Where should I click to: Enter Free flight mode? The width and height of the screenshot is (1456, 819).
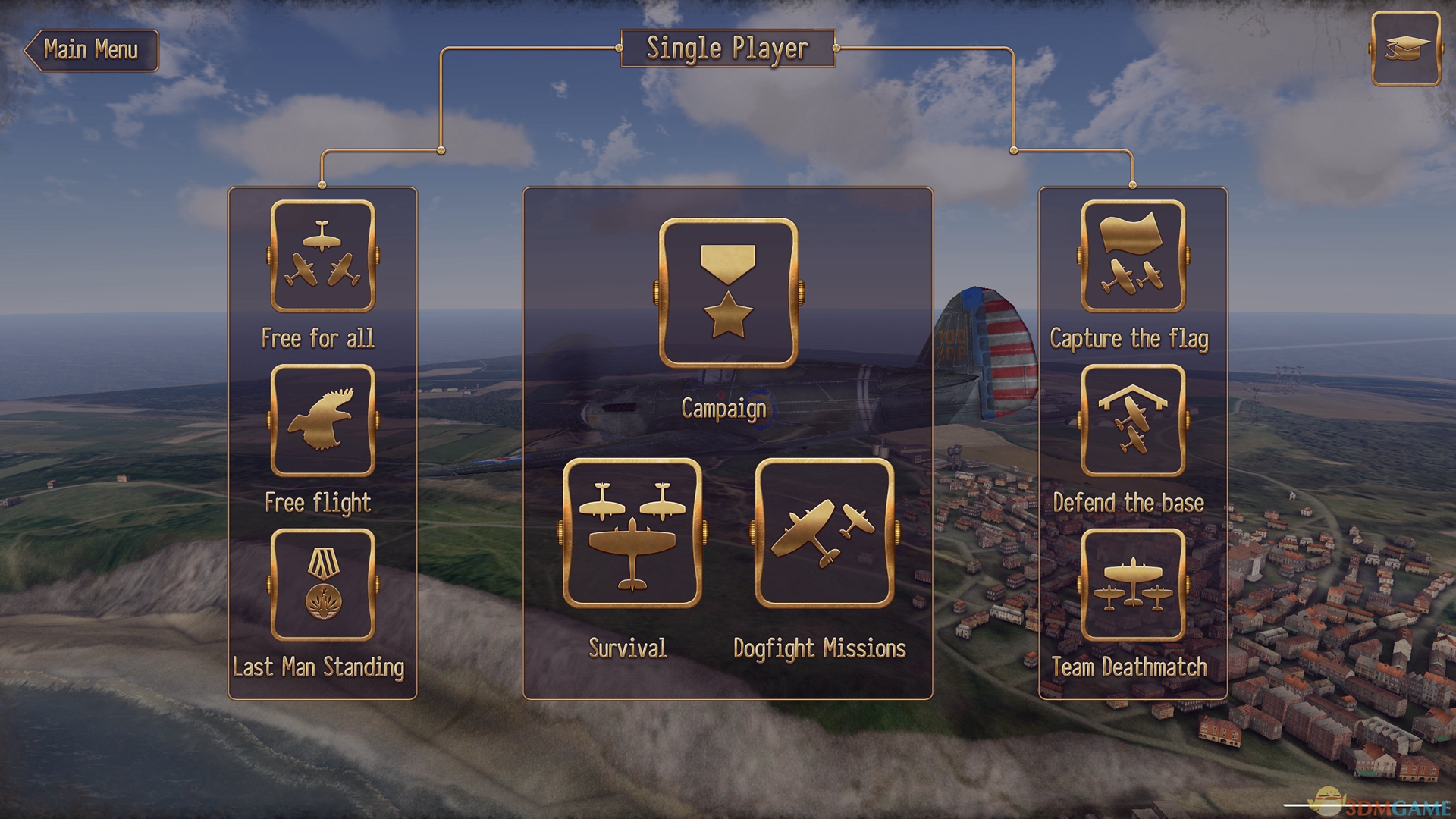[322, 421]
